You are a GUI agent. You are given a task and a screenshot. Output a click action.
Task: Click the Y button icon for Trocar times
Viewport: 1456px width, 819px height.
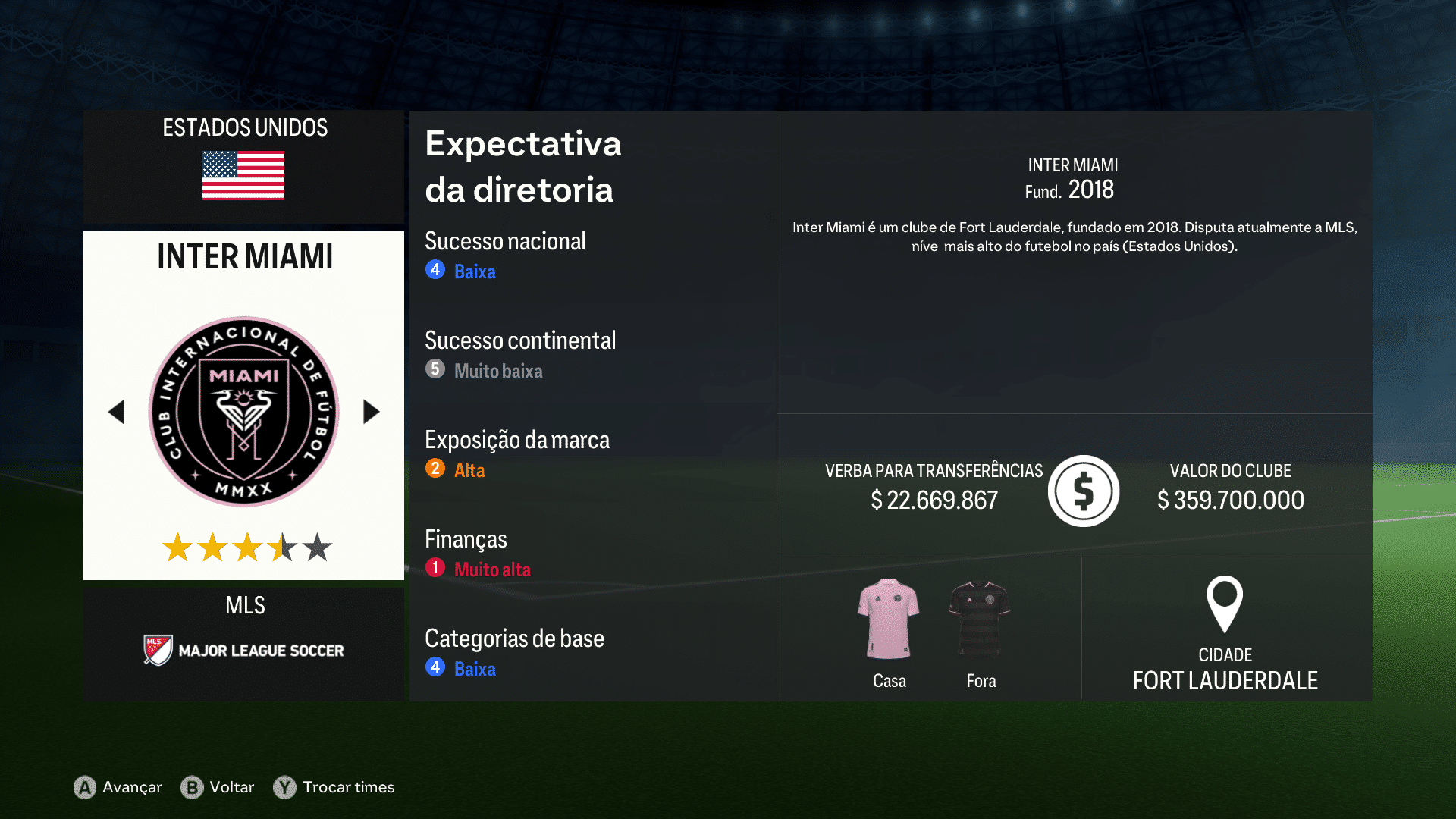coord(283,787)
